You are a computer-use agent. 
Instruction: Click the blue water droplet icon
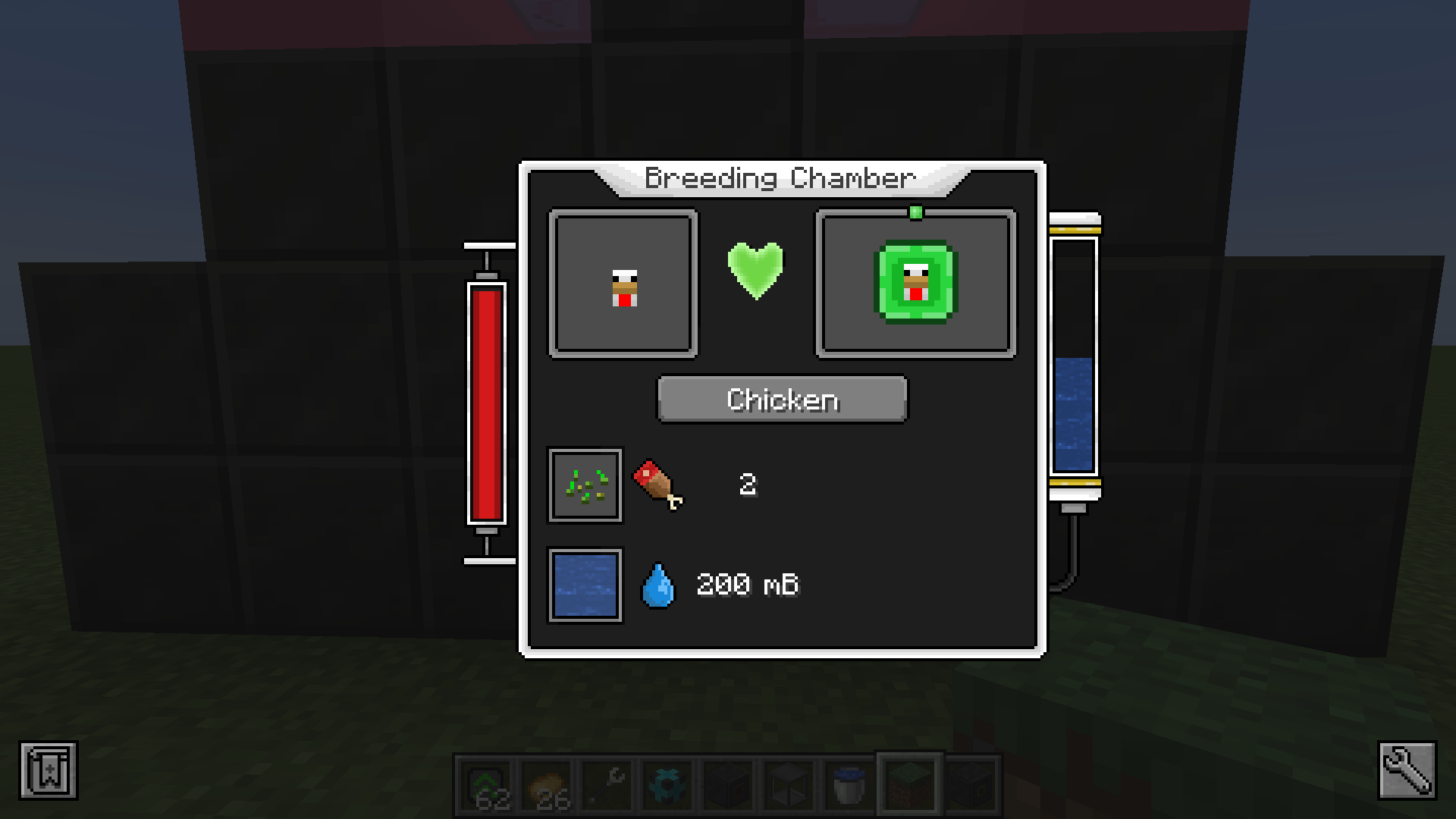(658, 585)
